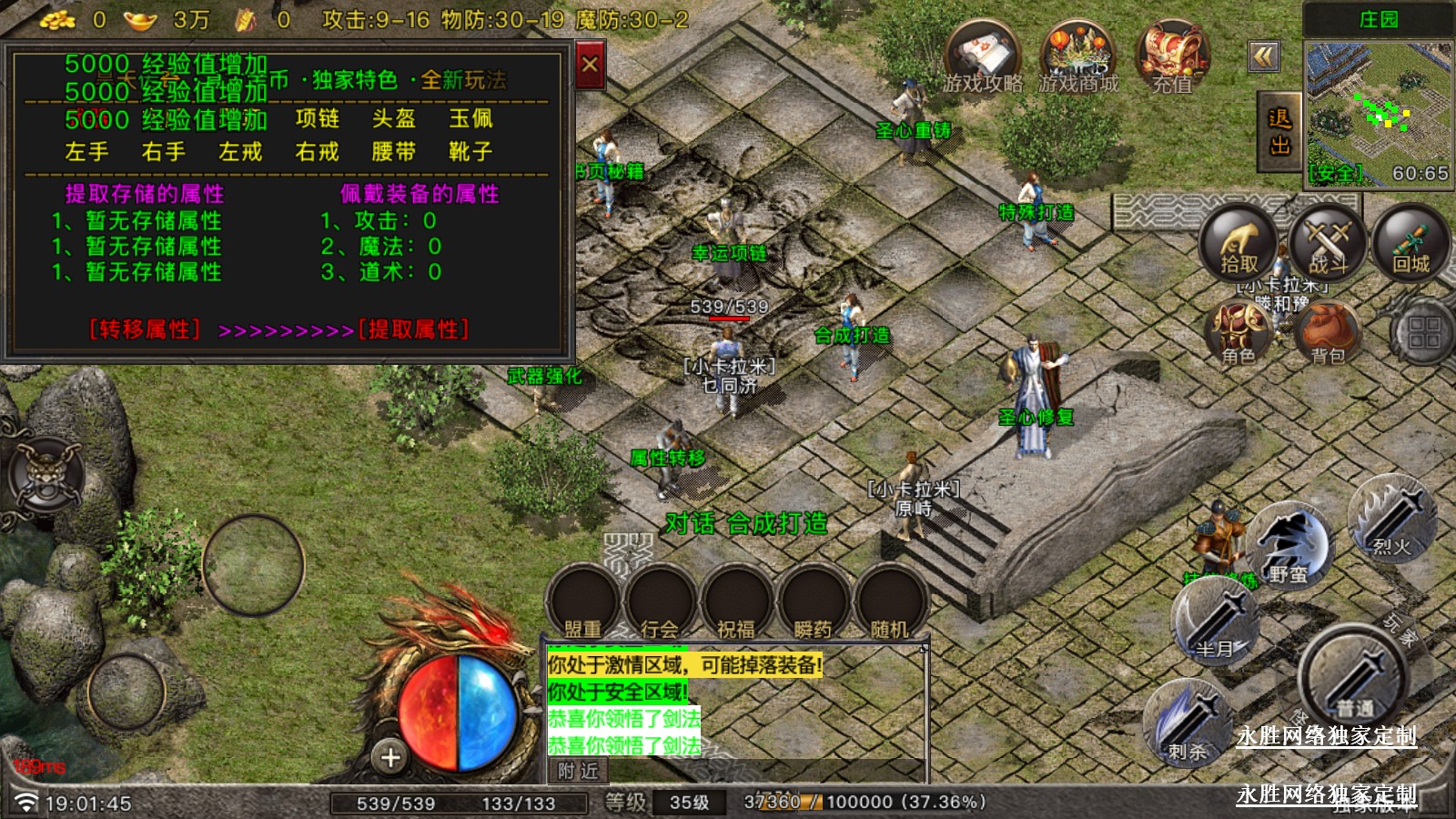This screenshot has height=819, width=1456.
Task: Open the 背包 bag
Action: pos(1327,333)
